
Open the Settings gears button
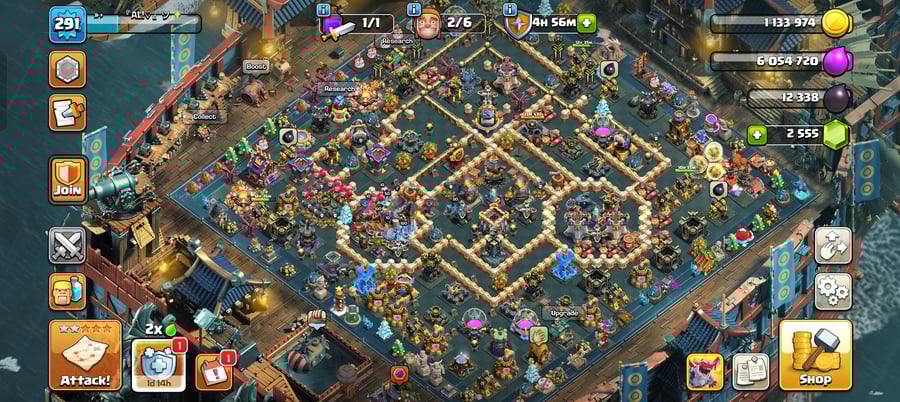(833, 291)
